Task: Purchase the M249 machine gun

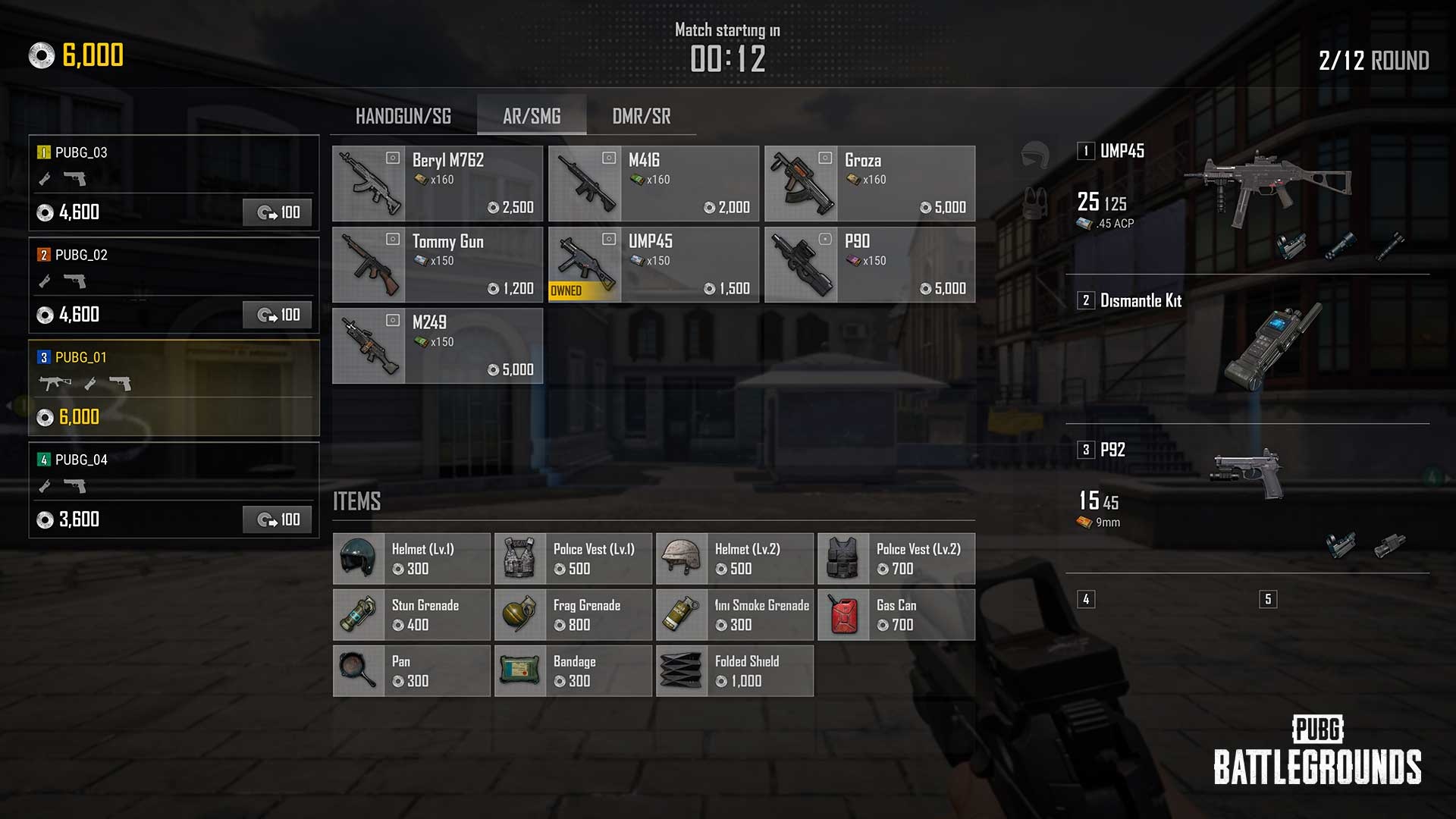Action: (x=438, y=346)
